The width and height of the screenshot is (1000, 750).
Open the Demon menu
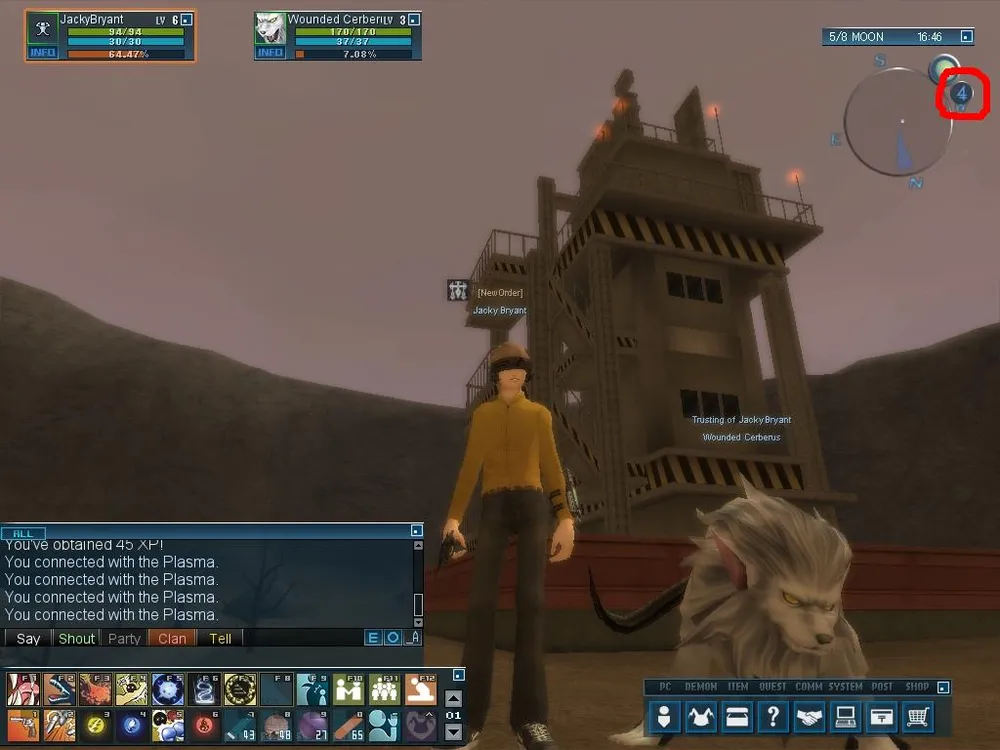tap(701, 716)
